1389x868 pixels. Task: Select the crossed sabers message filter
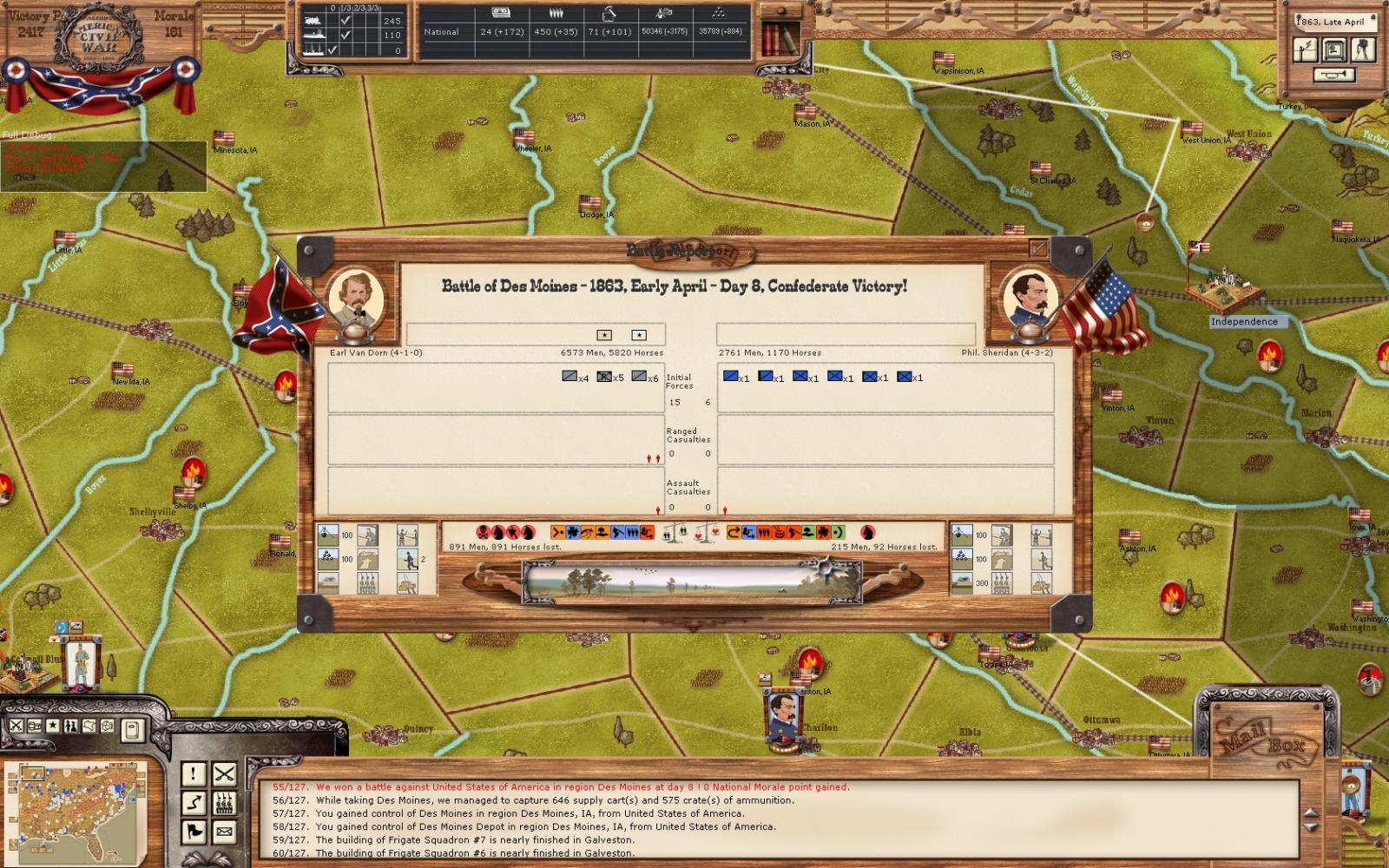click(x=224, y=773)
